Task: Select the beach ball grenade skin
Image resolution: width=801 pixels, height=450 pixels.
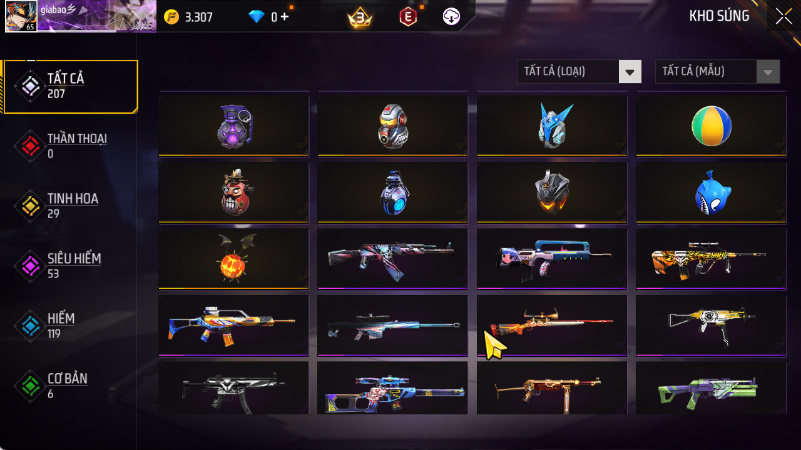Action: pyautogui.click(x=711, y=125)
